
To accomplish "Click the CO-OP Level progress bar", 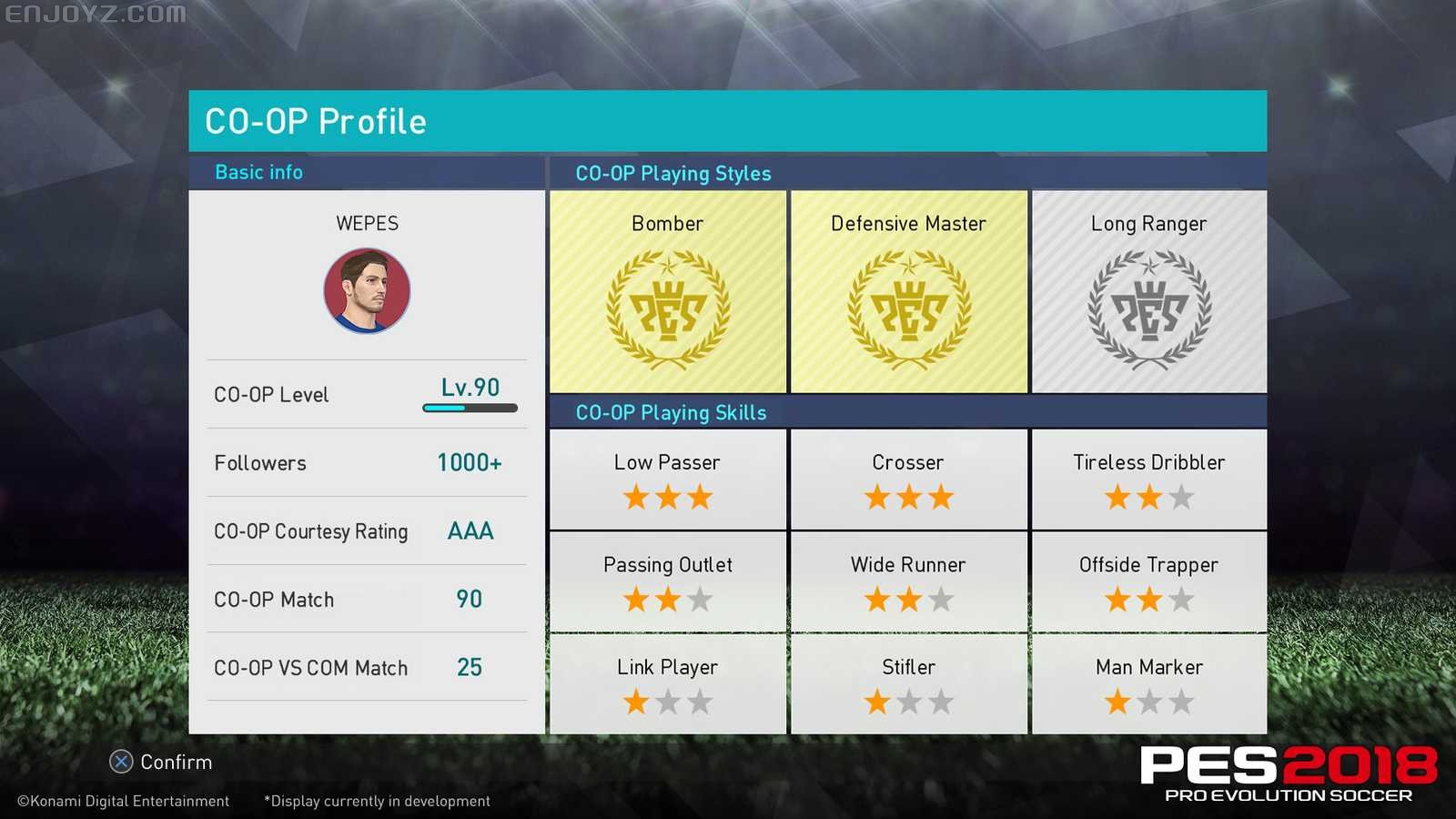I will tap(470, 409).
